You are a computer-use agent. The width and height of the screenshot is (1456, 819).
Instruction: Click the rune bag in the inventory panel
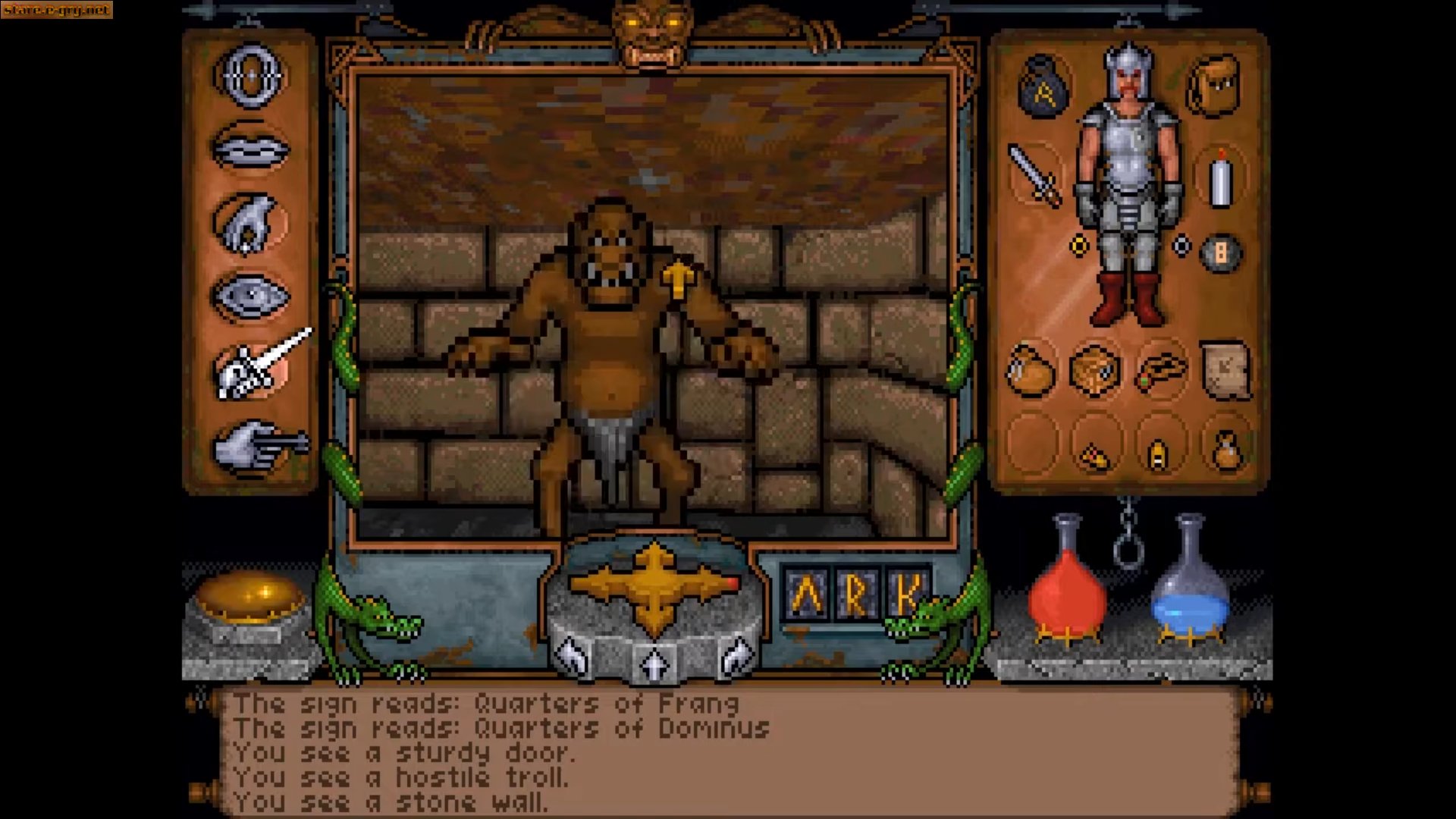pos(1041,85)
